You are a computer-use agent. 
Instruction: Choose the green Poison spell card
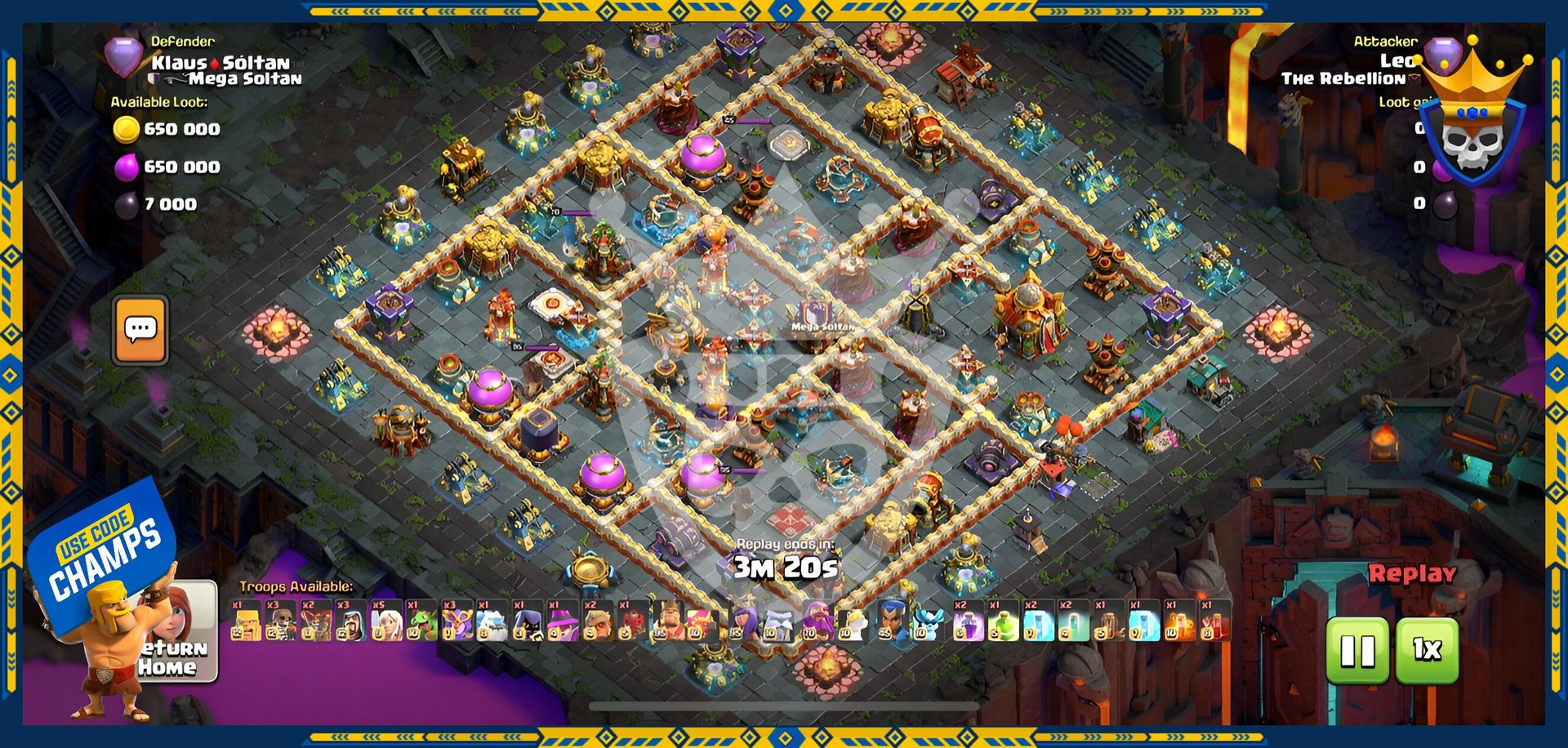coord(1003,621)
